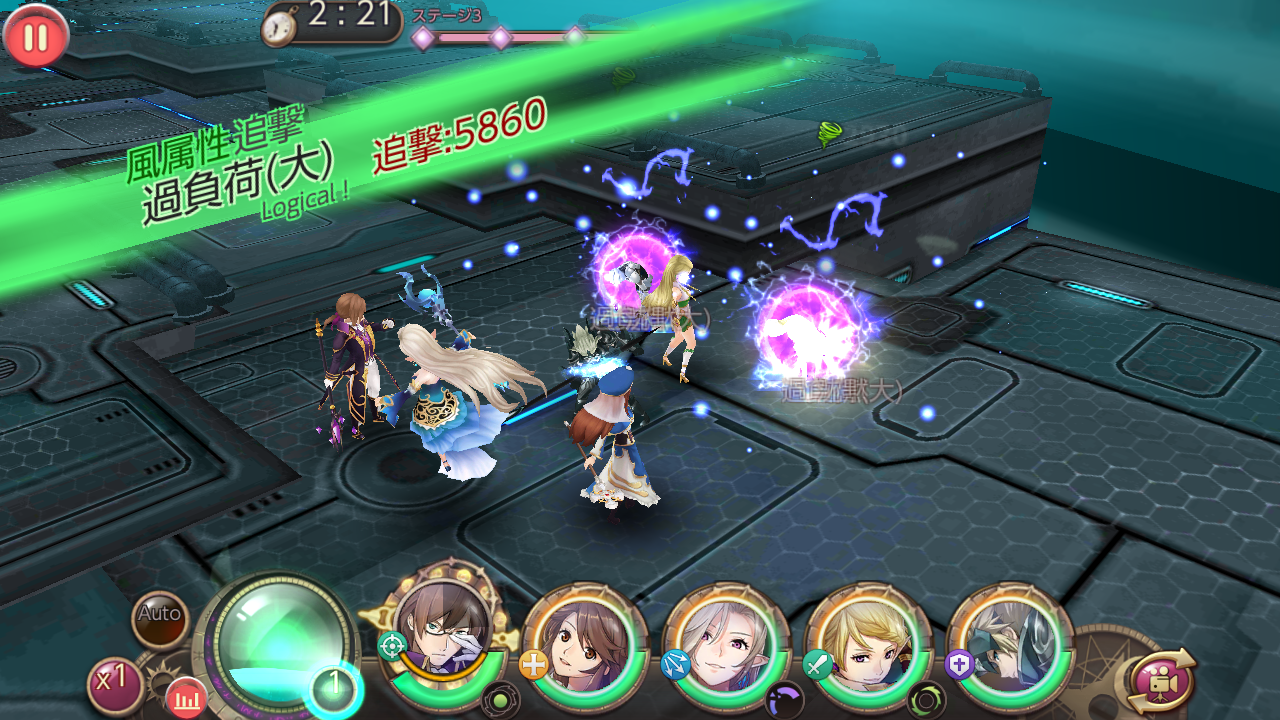Select the blond swordsman portrait
This screenshot has height=720, width=1280.
pyautogui.click(x=864, y=642)
